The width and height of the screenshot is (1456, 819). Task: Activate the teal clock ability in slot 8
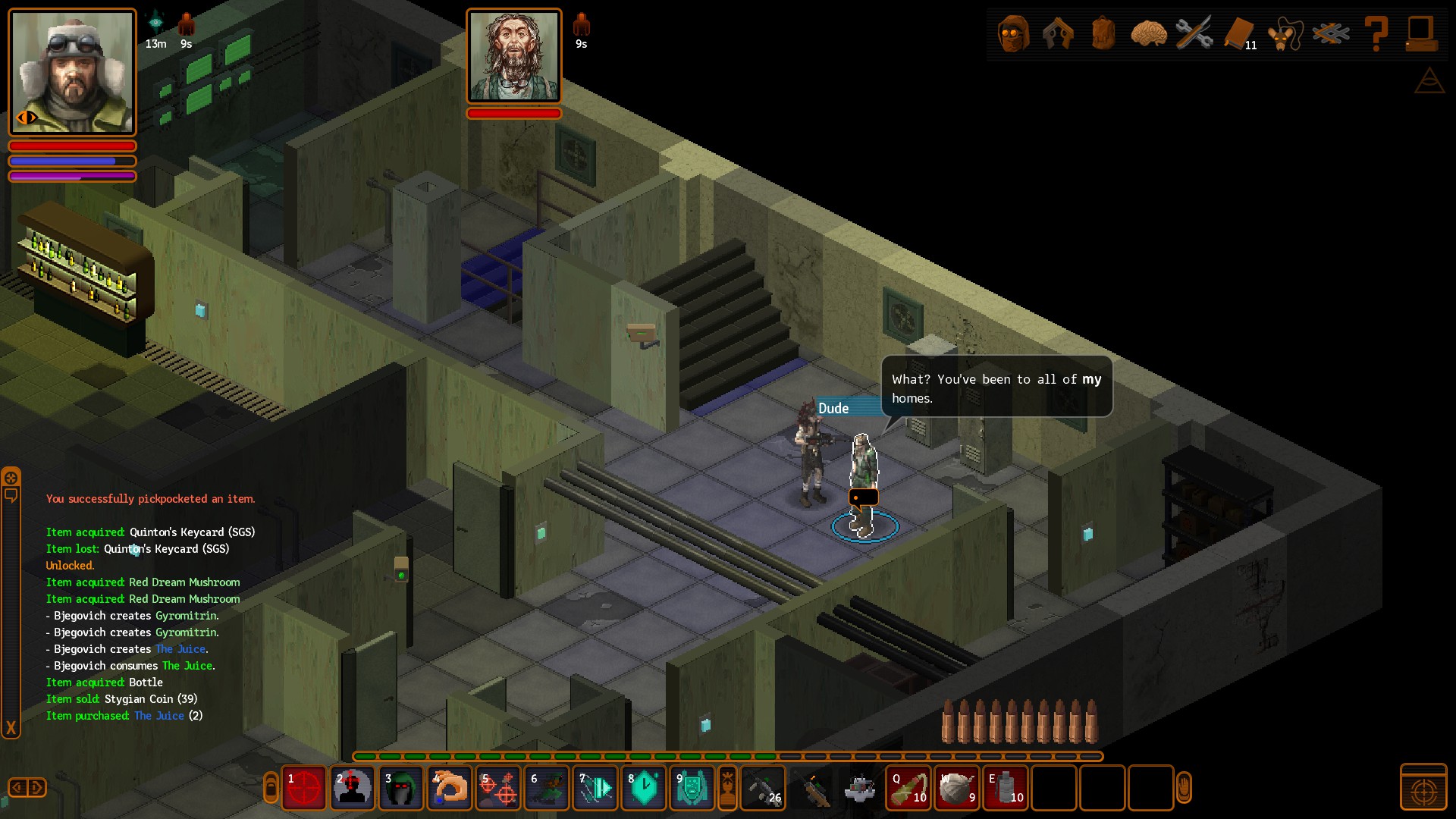pyautogui.click(x=644, y=789)
